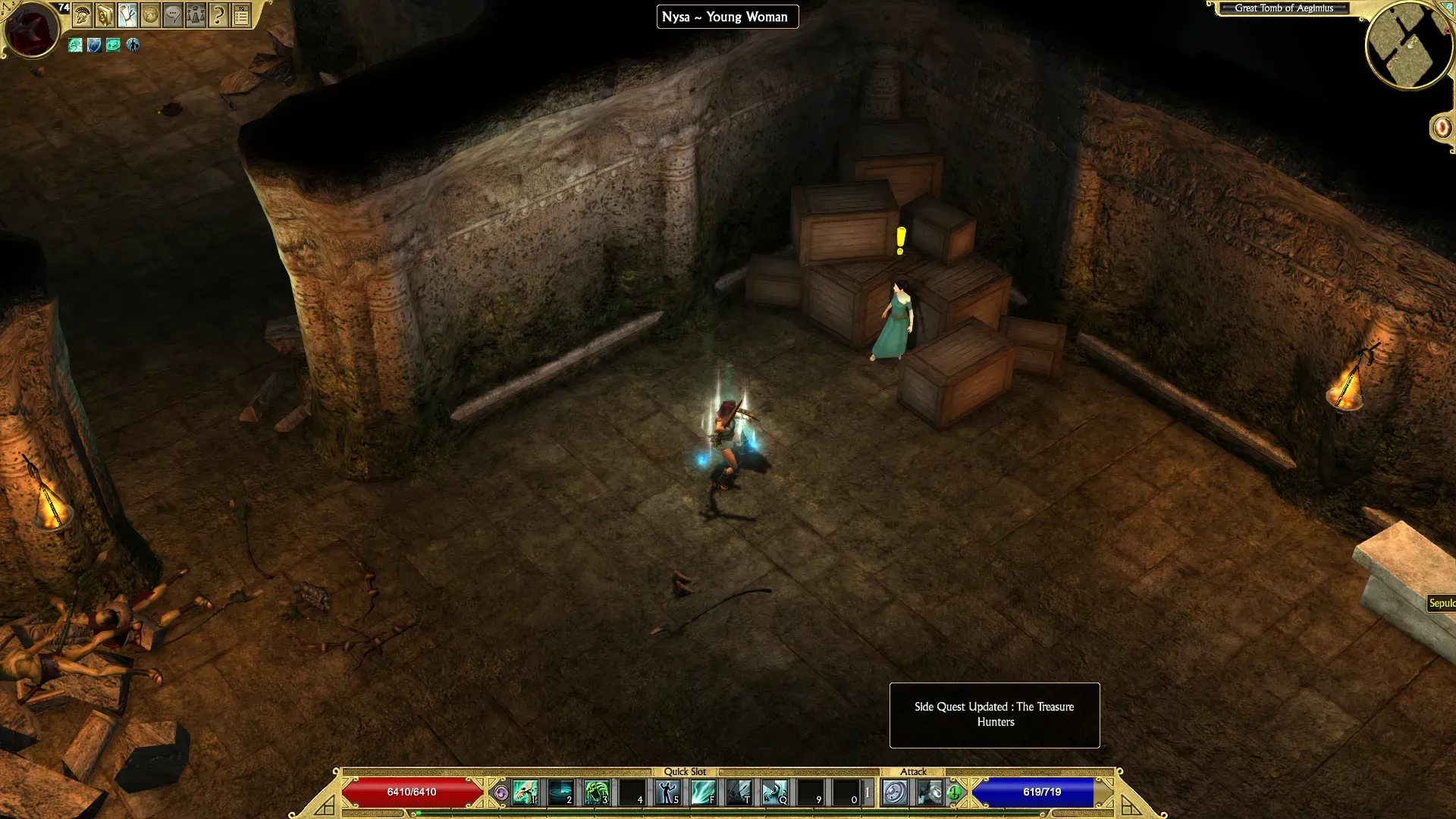Activate the red portal button below minimap
The width and height of the screenshot is (1456, 819).
[x=1442, y=127]
